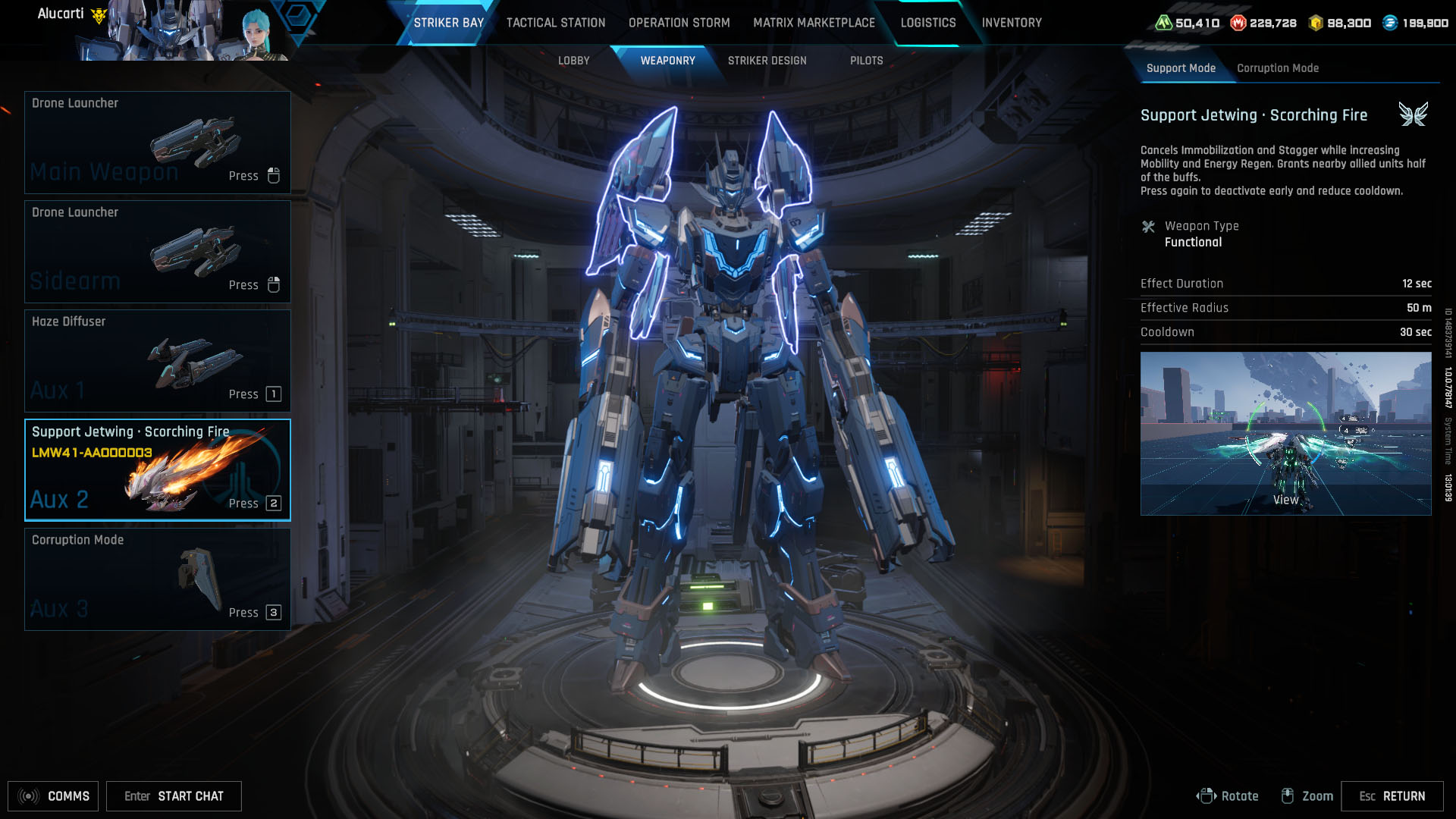Screen dimensions: 1456x819
Task: Open the Striker Design tab
Action: [x=767, y=61]
